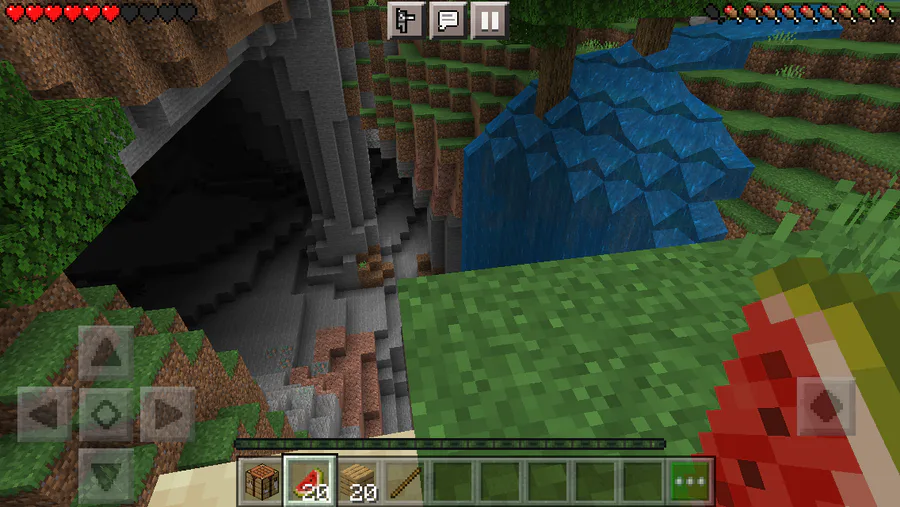
Task: Tap the forward arrow on the D-pad
Action: point(105,352)
